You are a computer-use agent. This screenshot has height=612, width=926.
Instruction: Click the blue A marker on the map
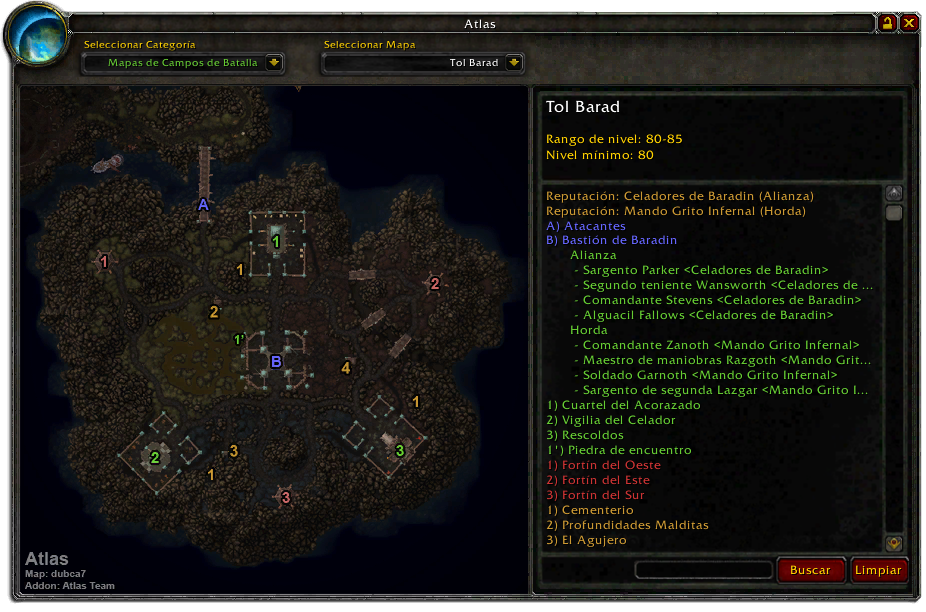tap(202, 204)
